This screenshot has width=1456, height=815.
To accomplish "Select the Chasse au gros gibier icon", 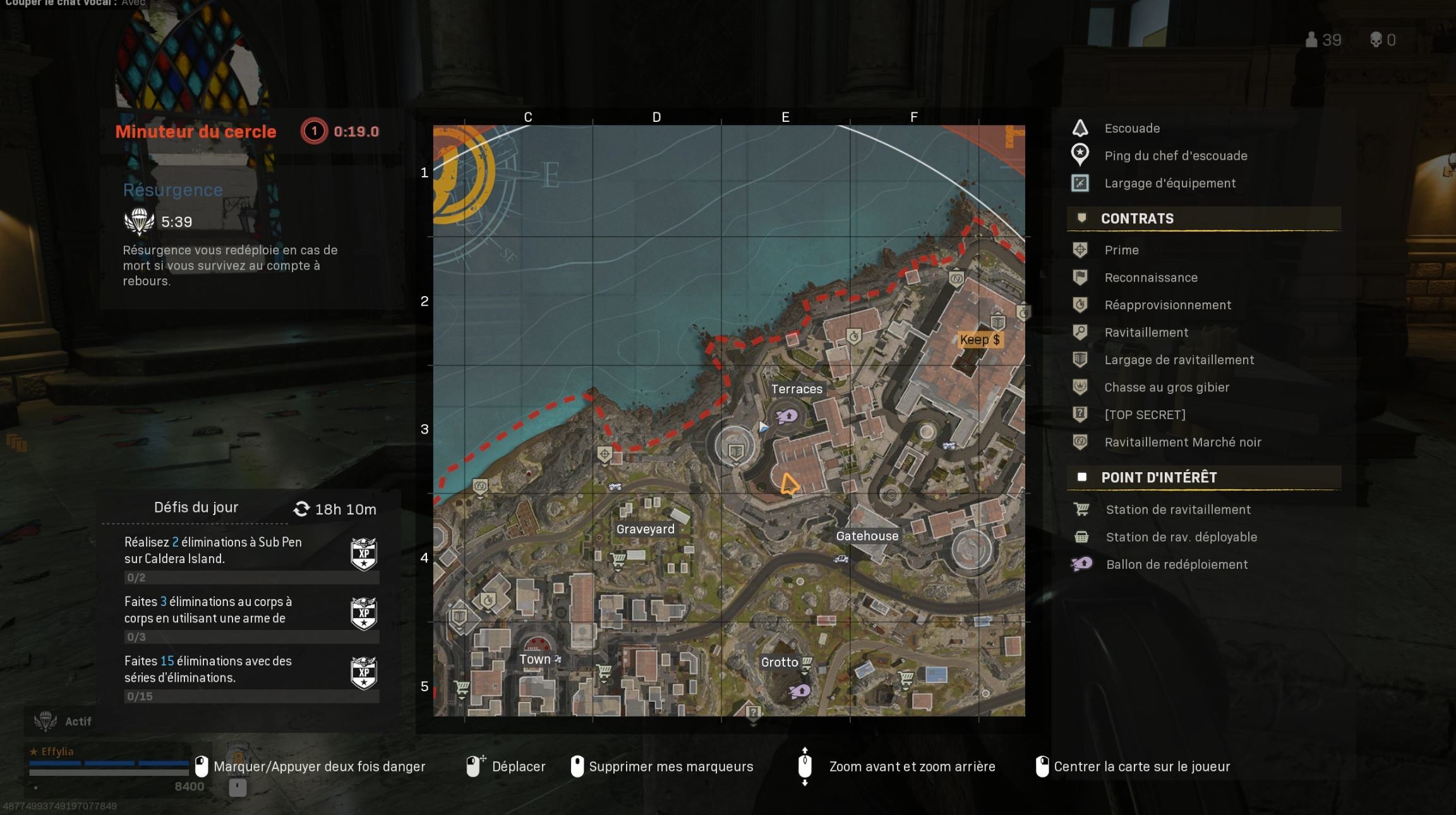I will tap(1080, 387).
